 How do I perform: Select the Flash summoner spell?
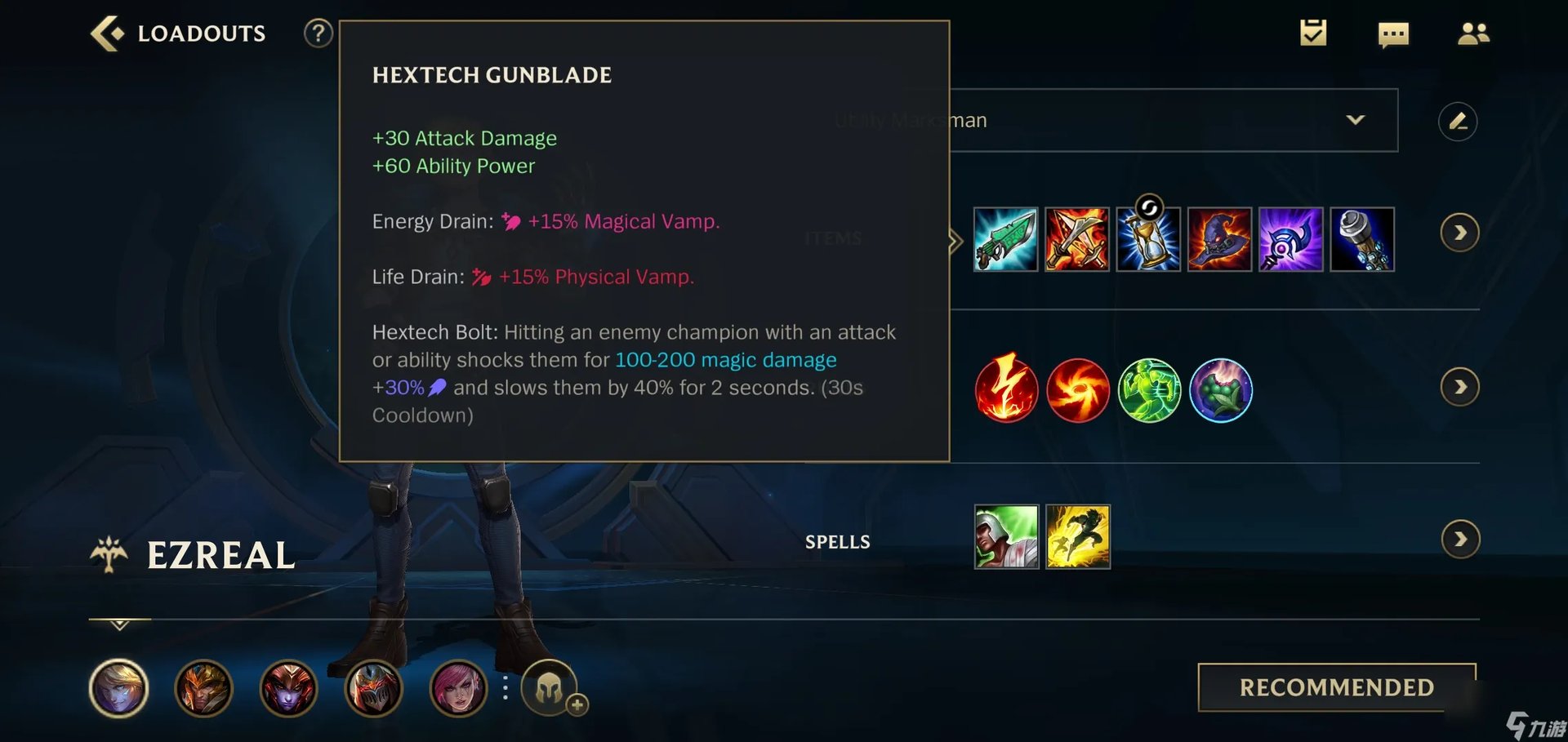click(1077, 536)
